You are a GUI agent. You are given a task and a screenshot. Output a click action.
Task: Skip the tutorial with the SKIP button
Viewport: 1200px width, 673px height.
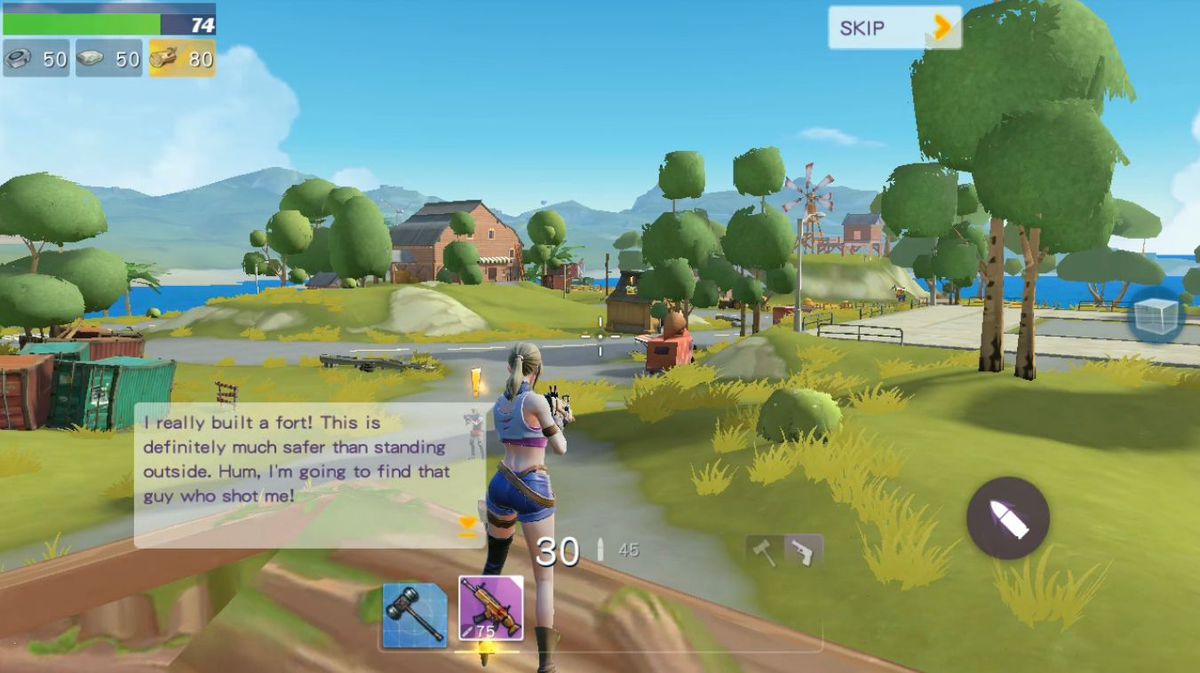point(894,28)
